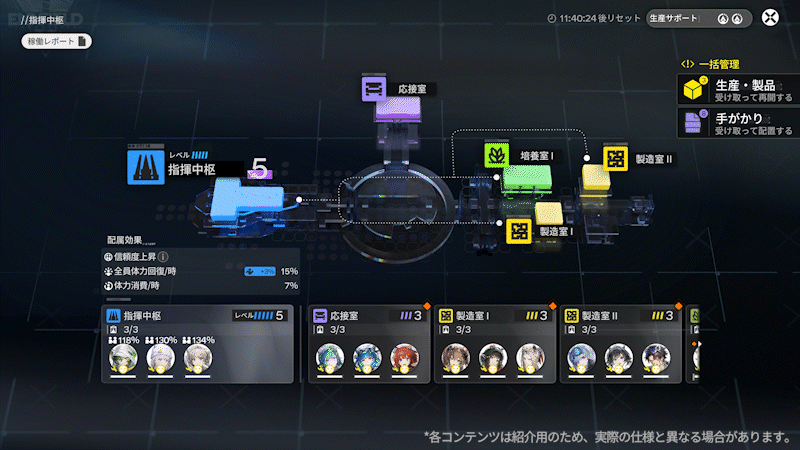Collect and place 手がかり clues
This screenshot has height=450, width=800.
tap(737, 123)
